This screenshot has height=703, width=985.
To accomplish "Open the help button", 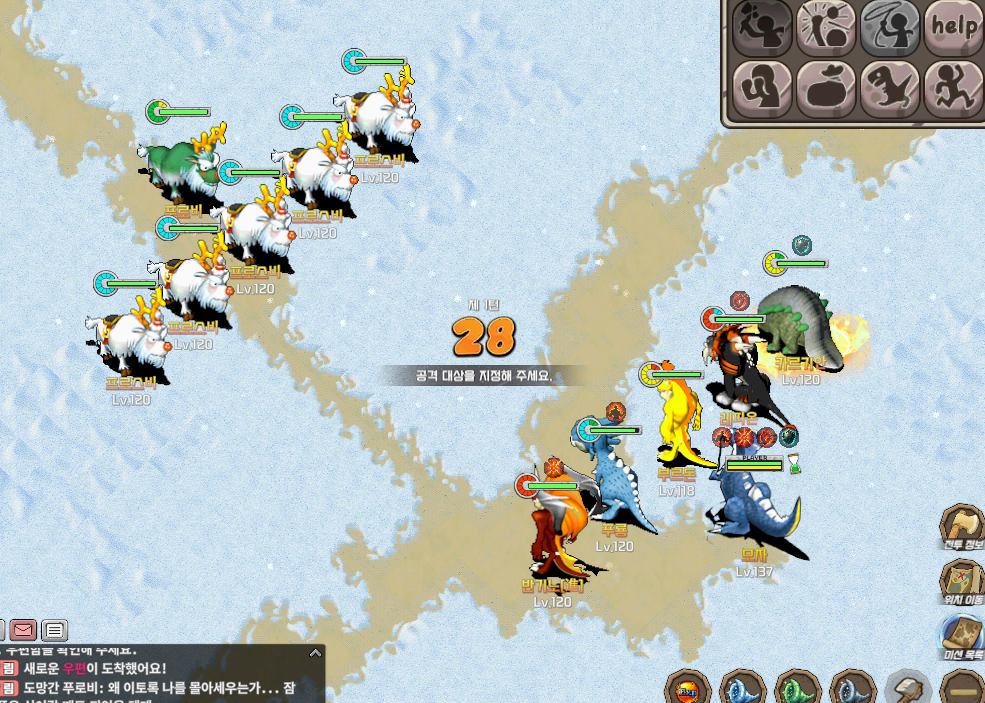I will click(952, 28).
